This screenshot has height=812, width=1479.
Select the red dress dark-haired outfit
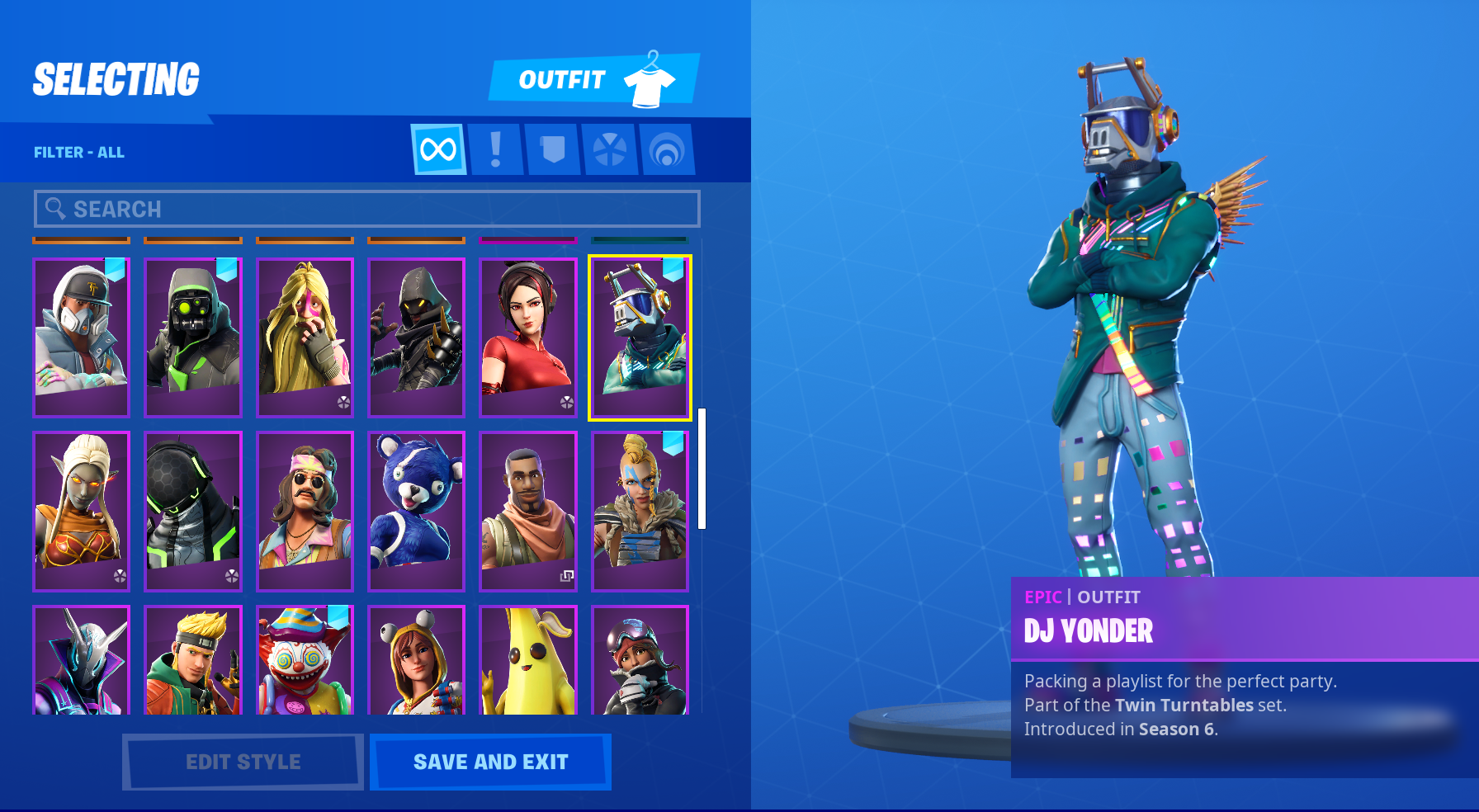[528, 338]
